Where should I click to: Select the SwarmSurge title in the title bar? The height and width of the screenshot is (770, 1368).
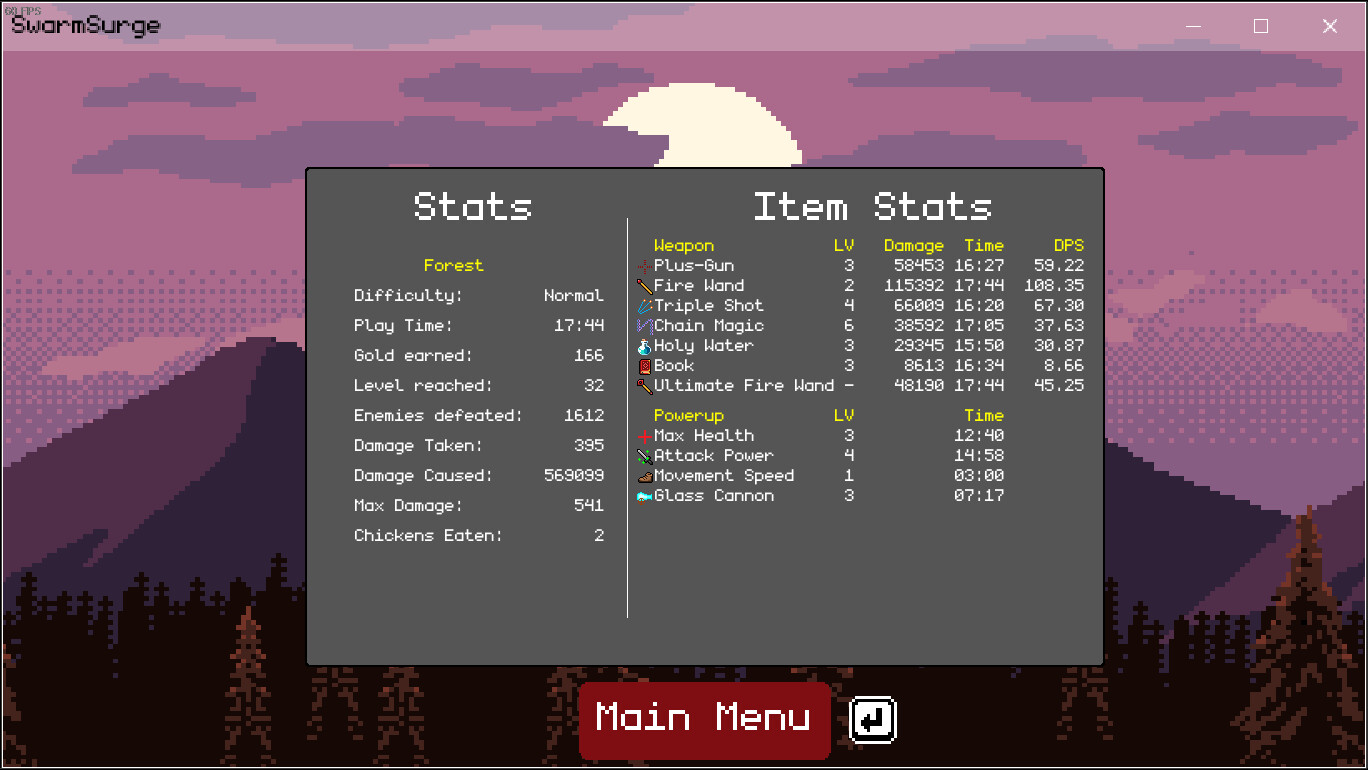(x=85, y=25)
